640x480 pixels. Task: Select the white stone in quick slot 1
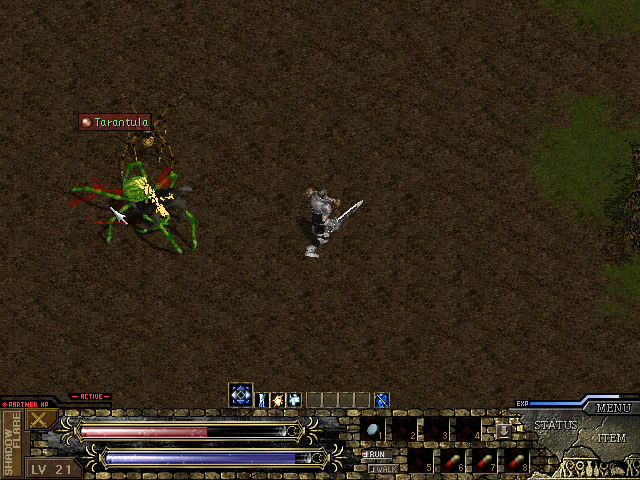point(373,430)
